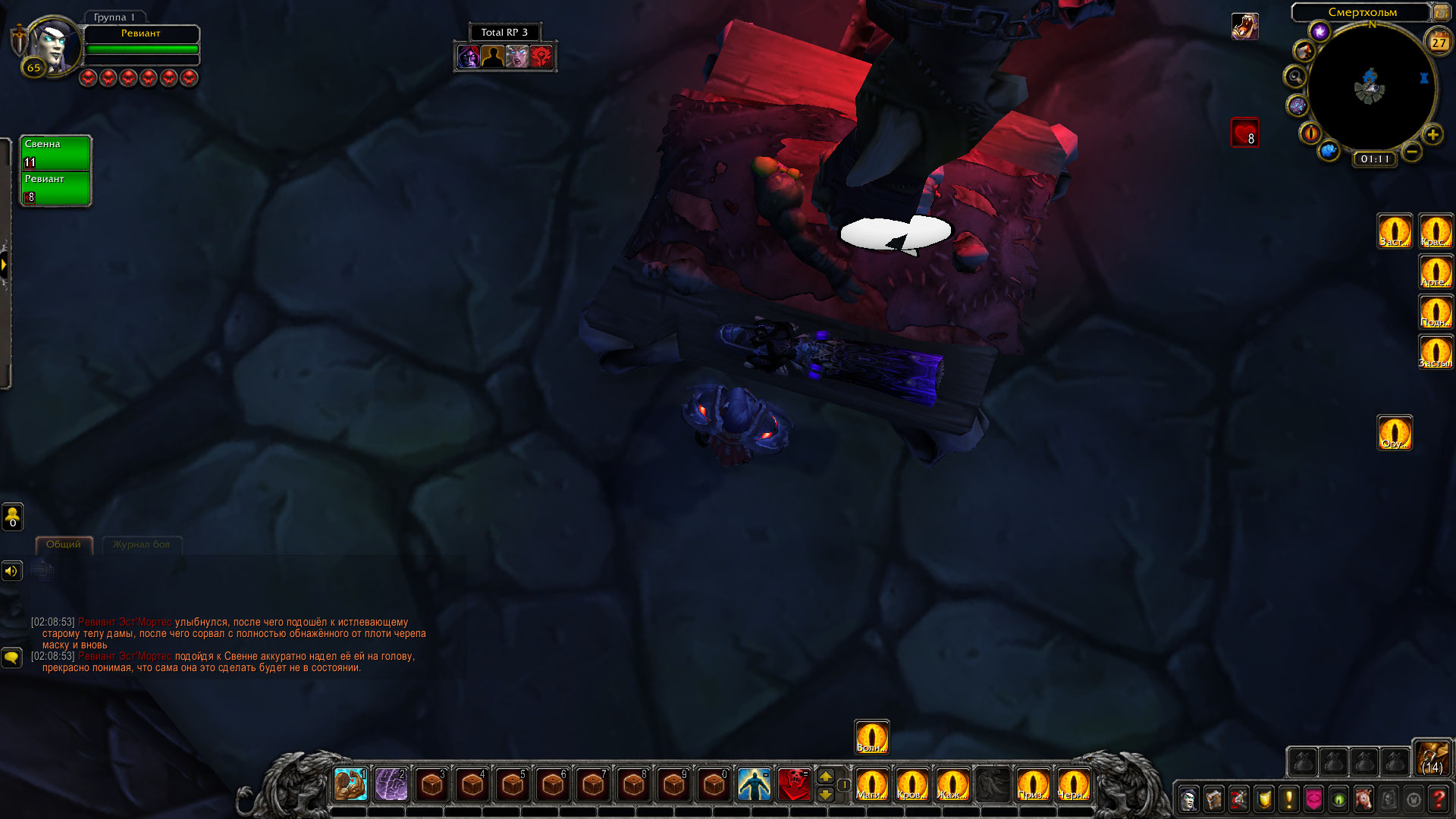This screenshot has width=1456, height=819.
Task: Open the calendar showing day 27
Action: [x=1439, y=42]
